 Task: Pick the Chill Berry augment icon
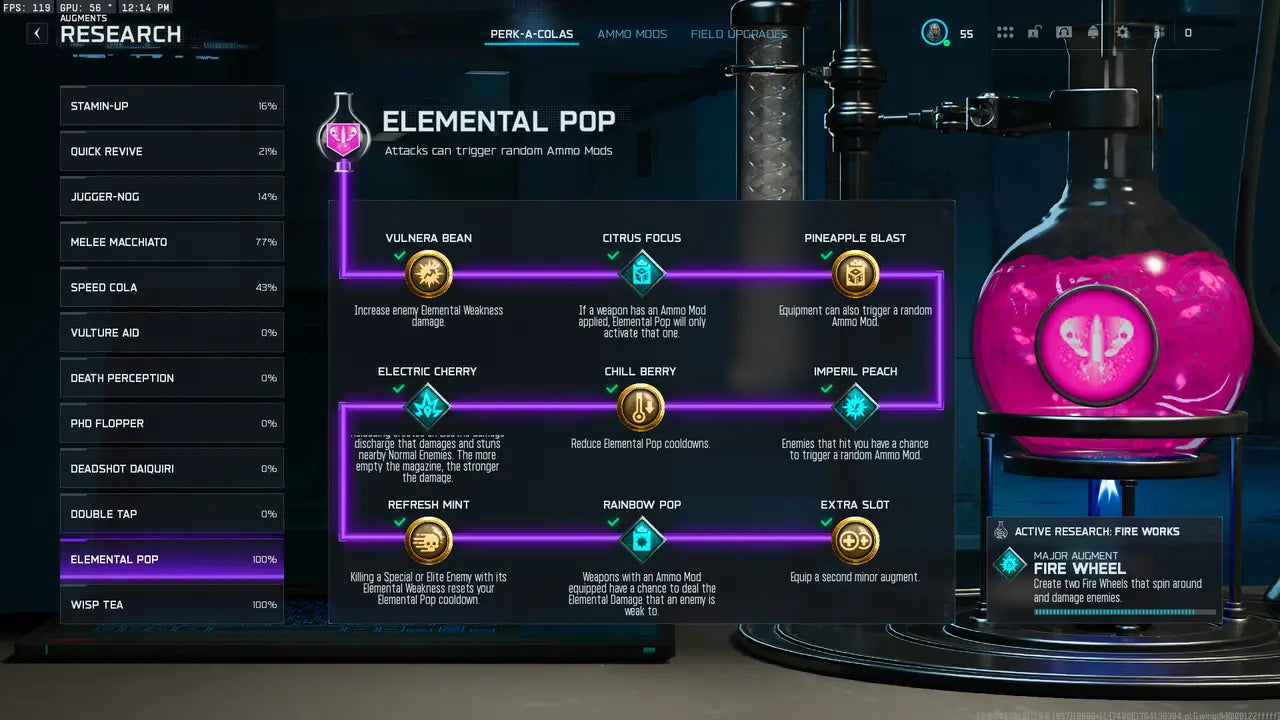point(641,407)
